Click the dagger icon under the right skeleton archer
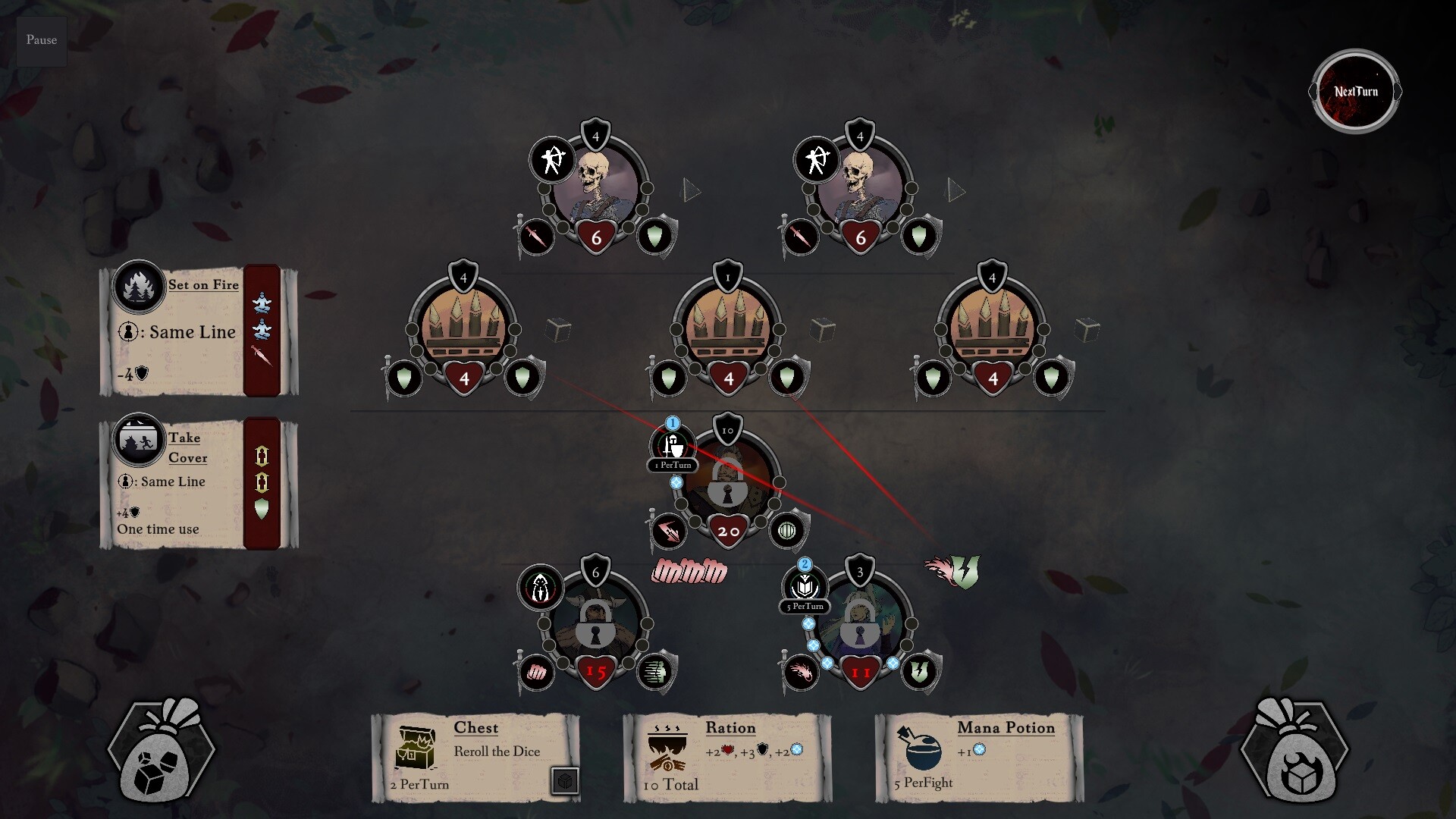This screenshot has width=1456, height=819. click(x=800, y=238)
